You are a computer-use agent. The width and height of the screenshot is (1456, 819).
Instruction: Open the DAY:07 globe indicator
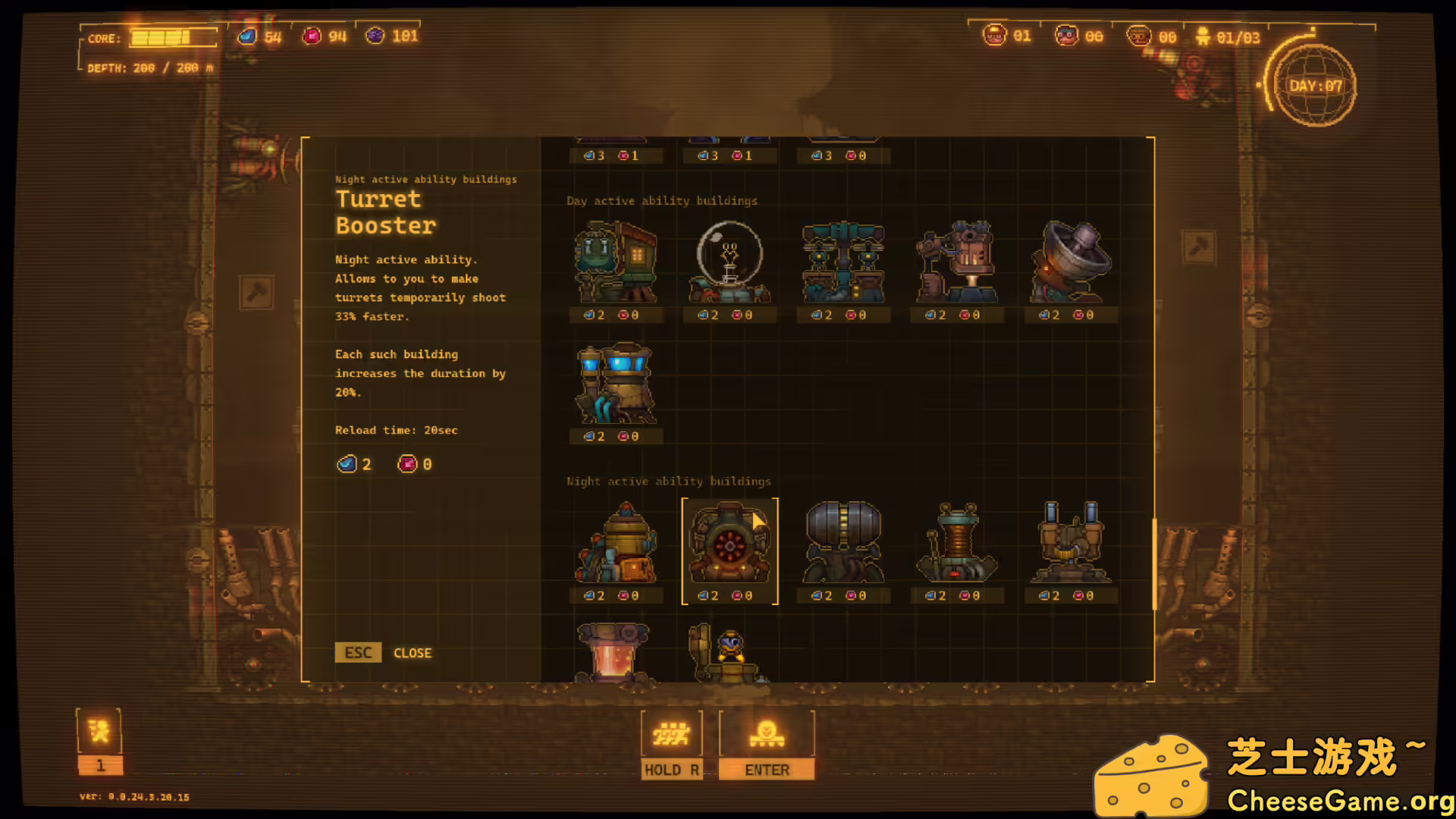[1314, 86]
